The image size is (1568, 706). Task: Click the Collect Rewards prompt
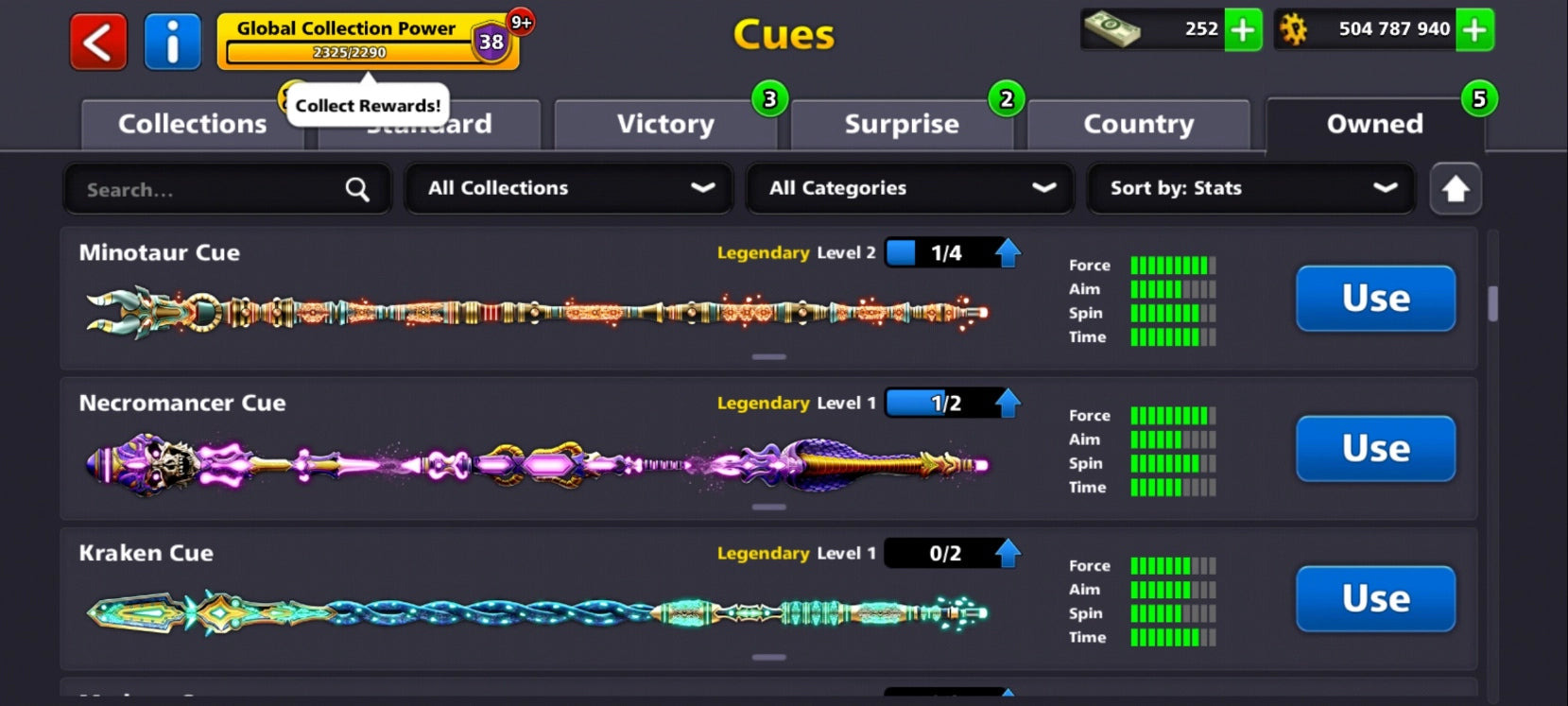[x=367, y=104]
